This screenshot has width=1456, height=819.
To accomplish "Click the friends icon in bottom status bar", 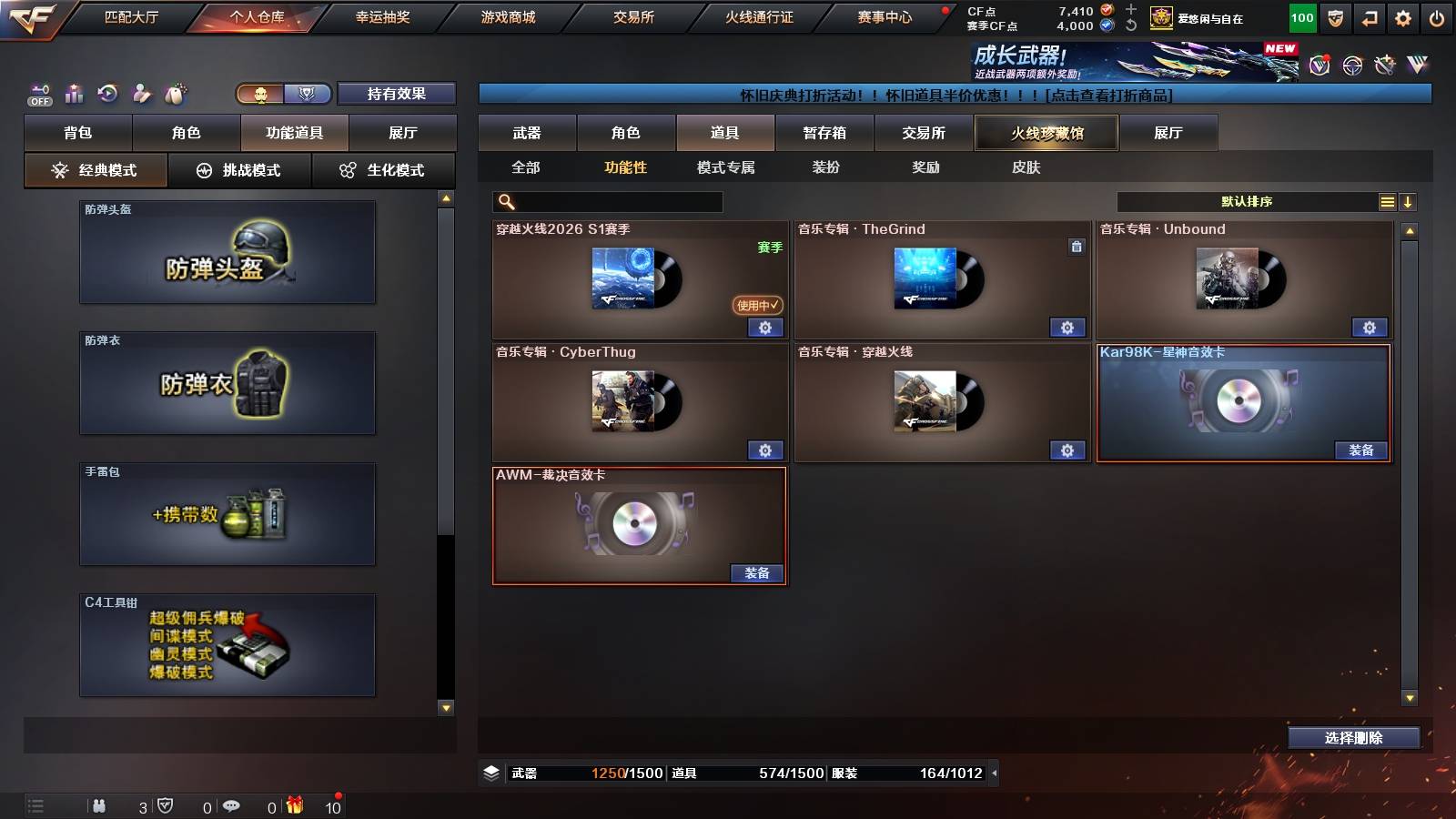I will coord(100,805).
